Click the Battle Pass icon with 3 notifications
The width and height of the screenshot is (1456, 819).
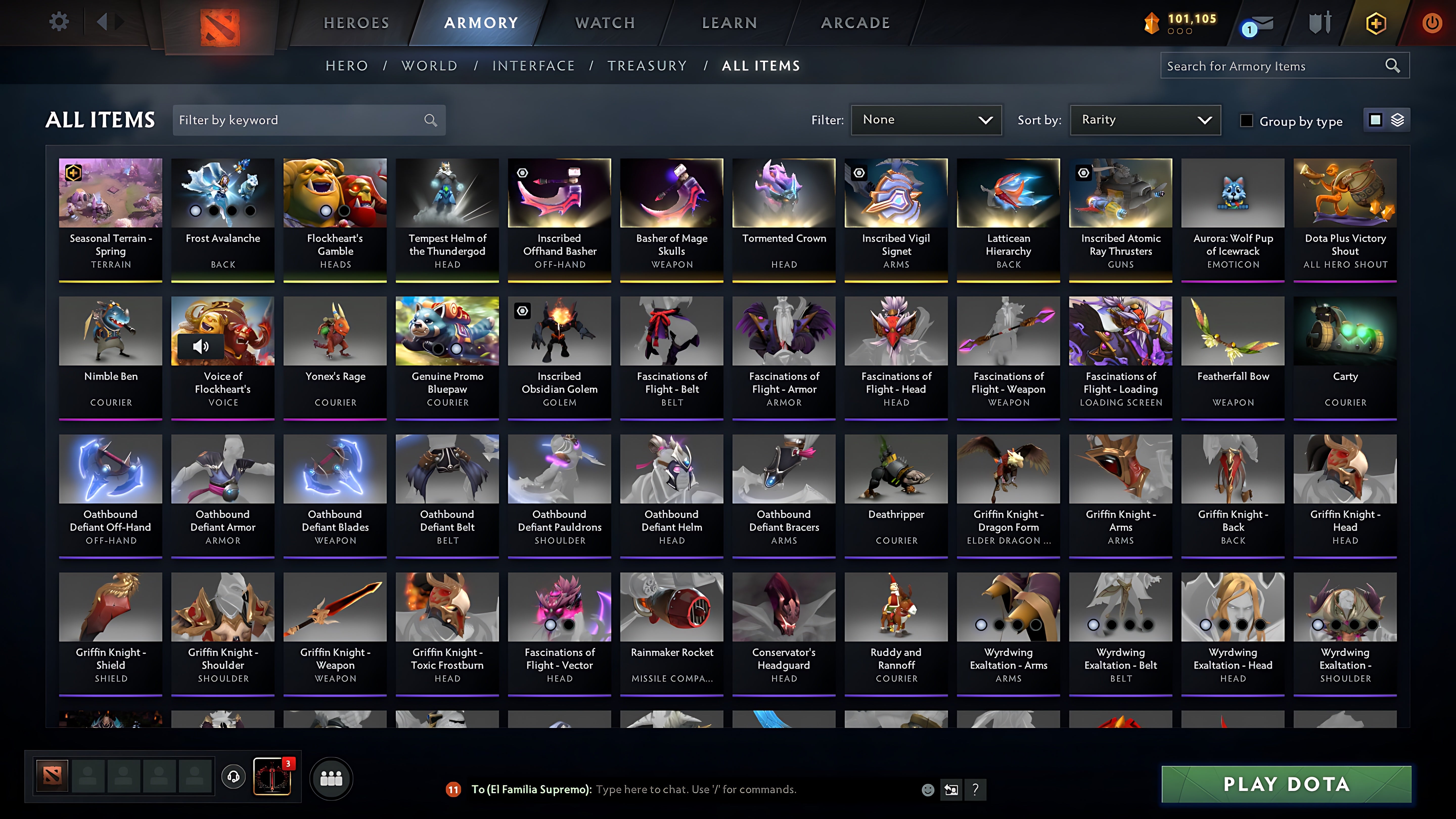(x=272, y=777)
